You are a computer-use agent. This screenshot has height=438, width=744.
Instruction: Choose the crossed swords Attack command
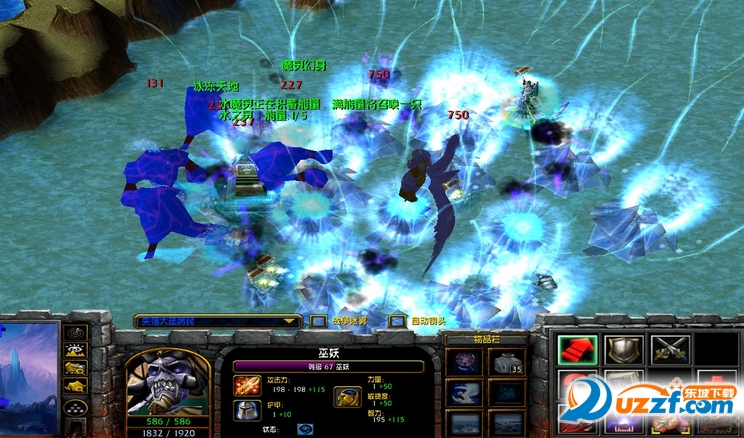[x=669, y=349]
